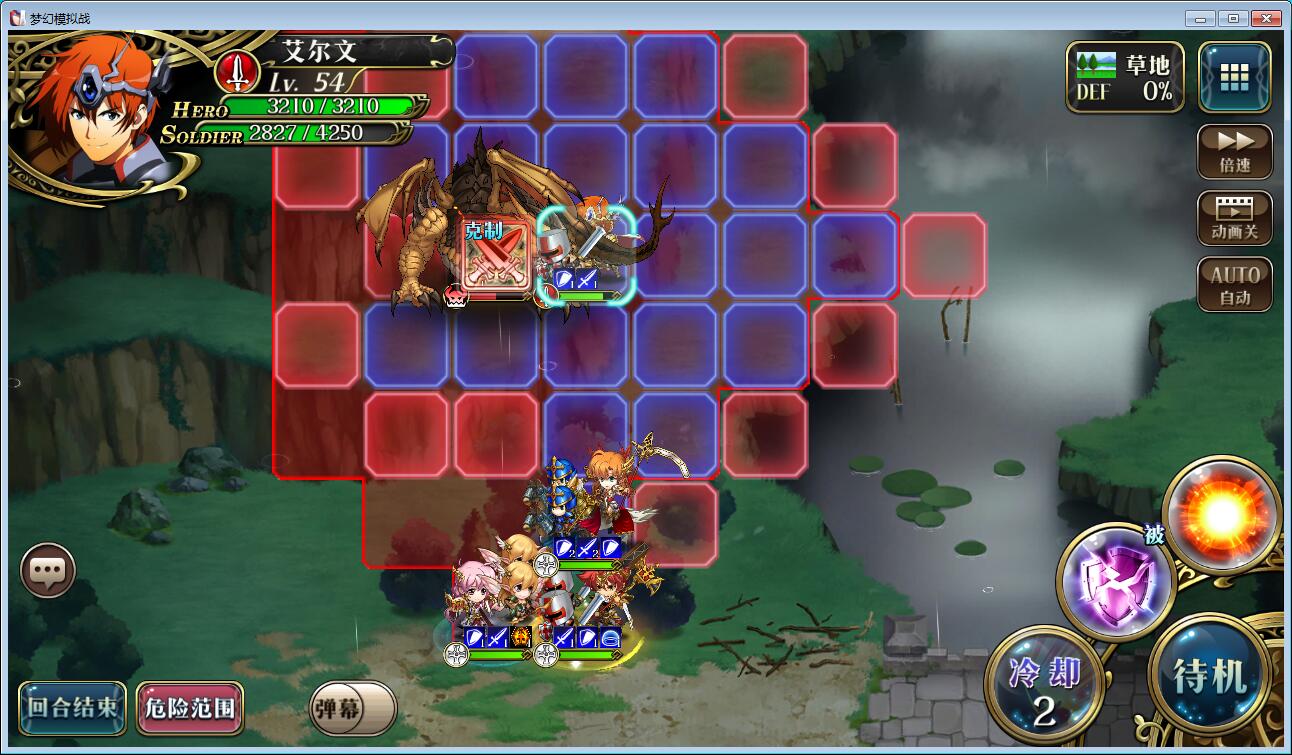The height and width of the screenshot is (755, 1292).
Task: Open the grid menu button
Action: [x=1235, y=76]
